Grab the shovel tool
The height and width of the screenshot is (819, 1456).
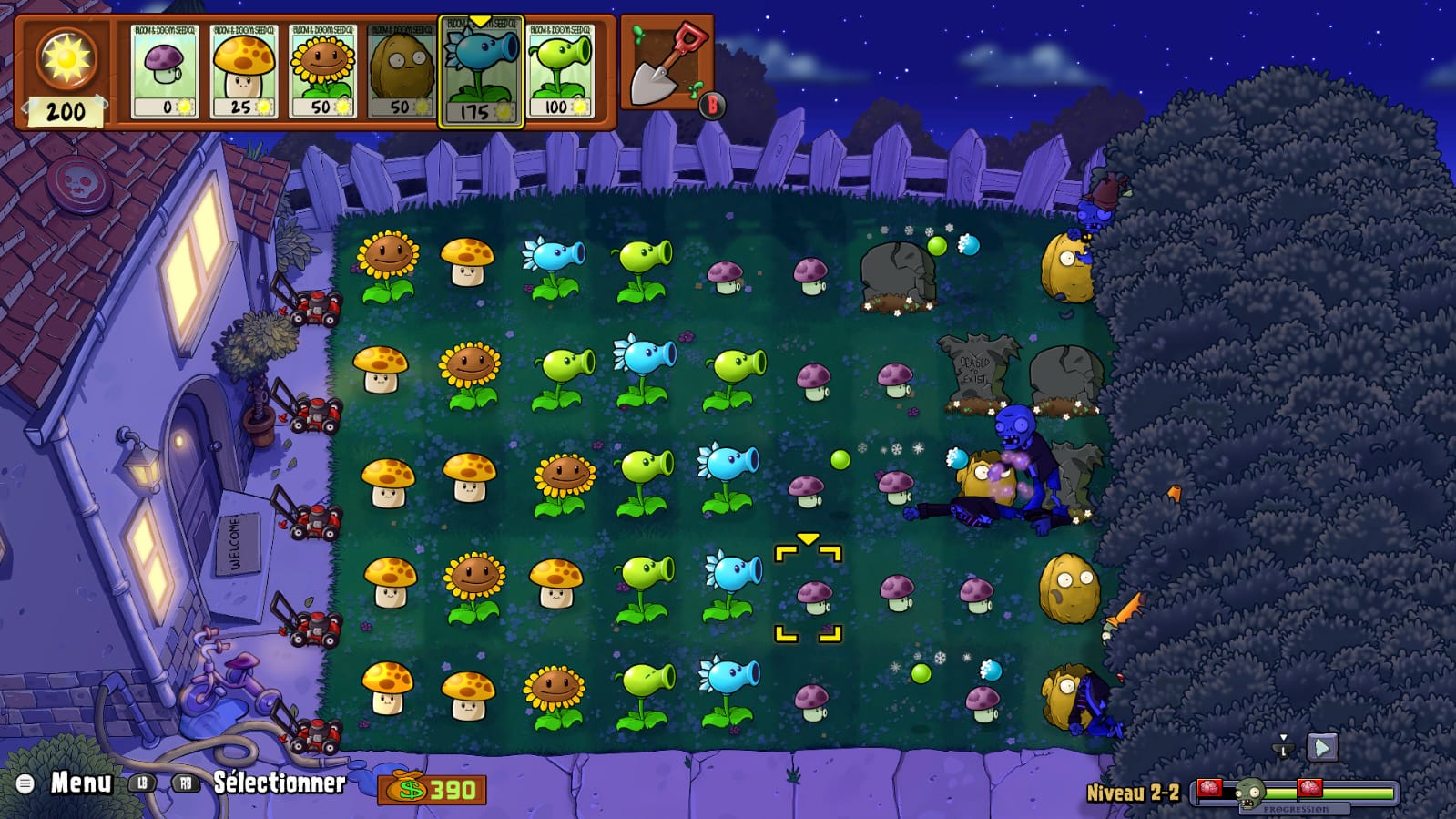tap(667, 64)
